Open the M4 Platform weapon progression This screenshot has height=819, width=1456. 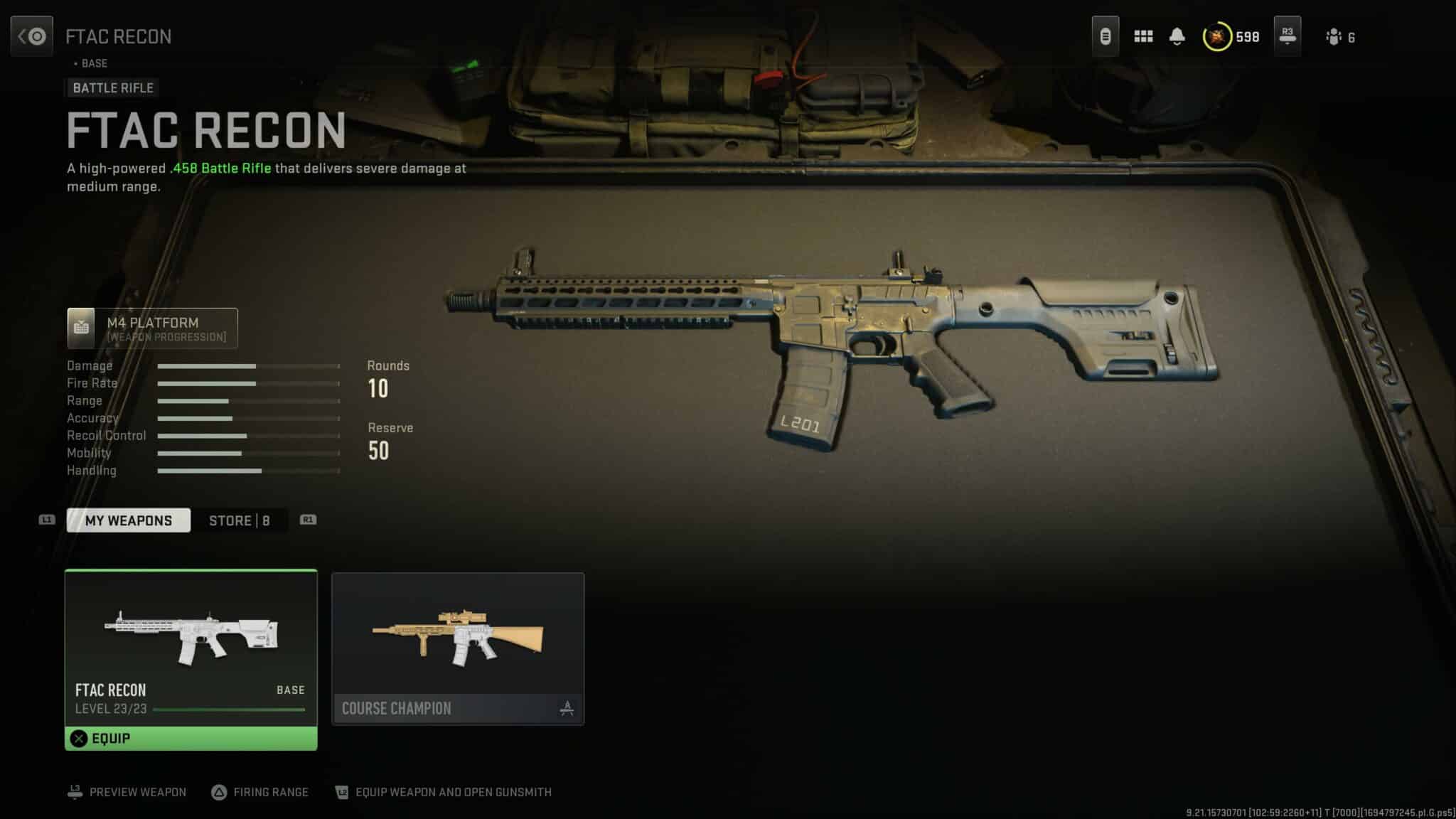(152, 328)
